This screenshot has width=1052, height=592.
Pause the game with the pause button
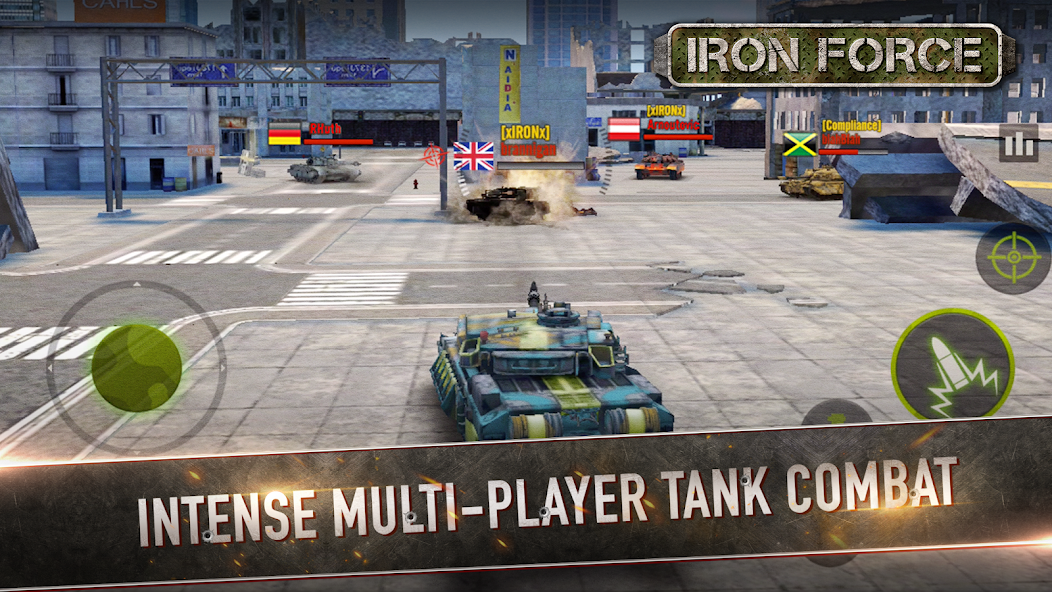click(1018, 145)
